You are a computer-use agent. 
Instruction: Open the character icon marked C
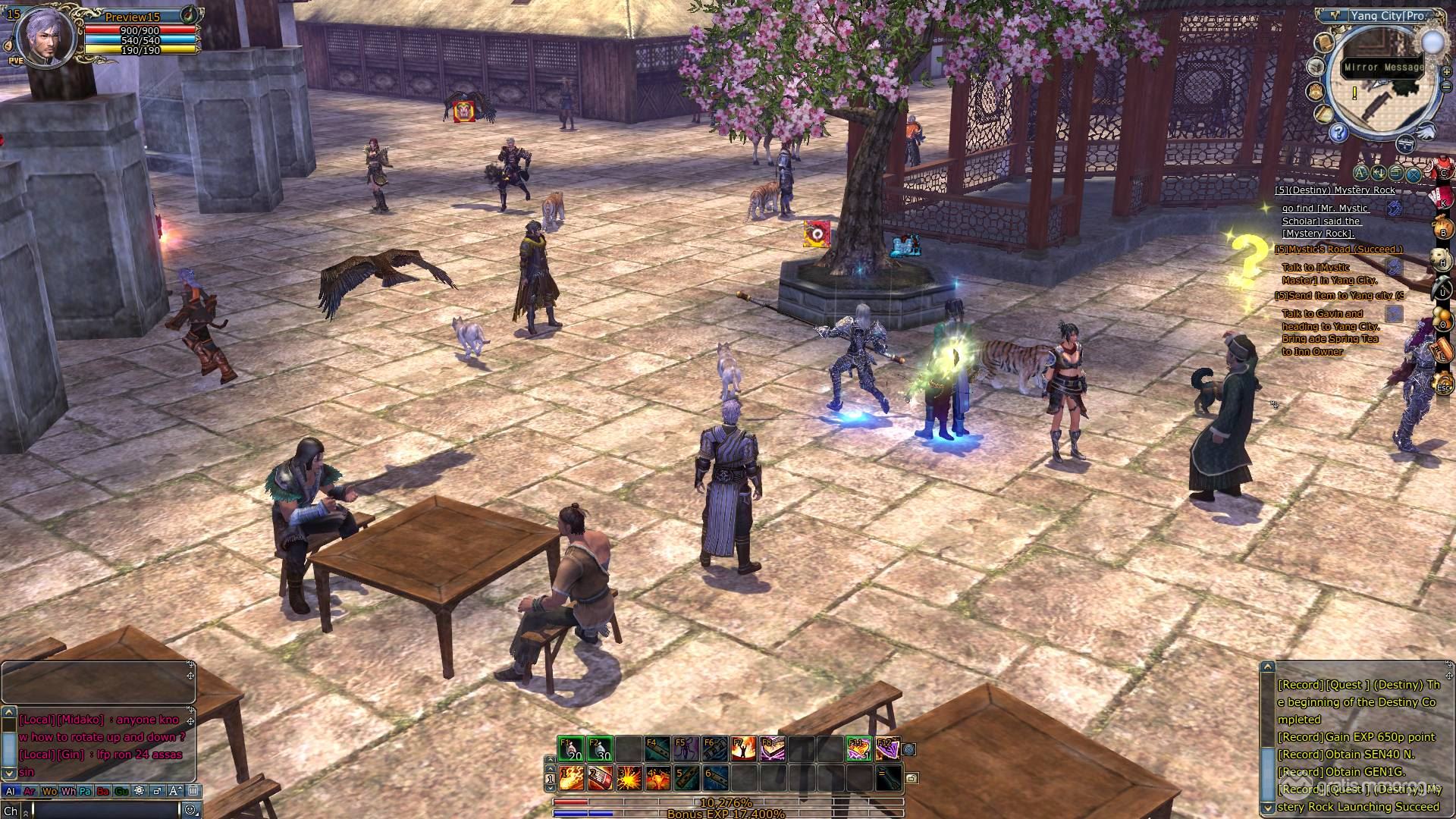pyautogui.click(x=1443, y=171)
